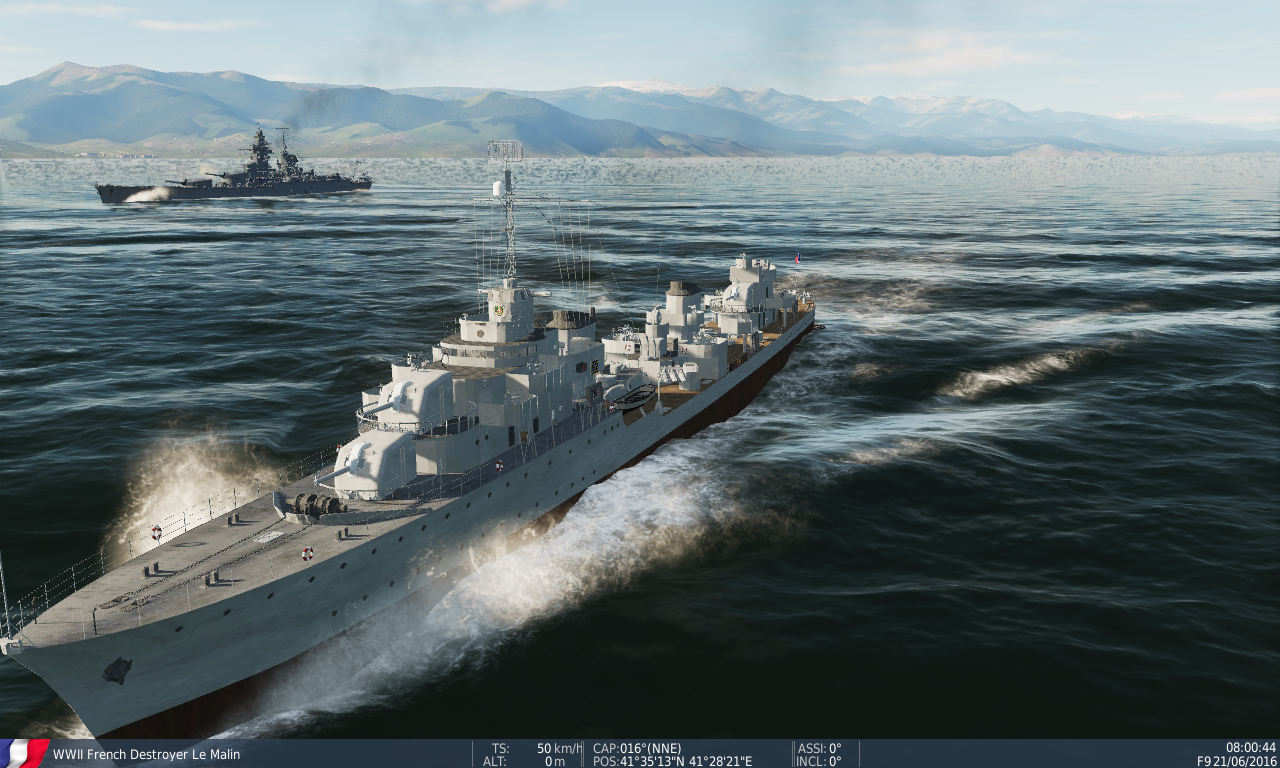Select the CAP heading indicator showing 016°(NNE)
The width and height of the screenshot is (1280, 768).
pyautogui.click(x=637, y=746)
